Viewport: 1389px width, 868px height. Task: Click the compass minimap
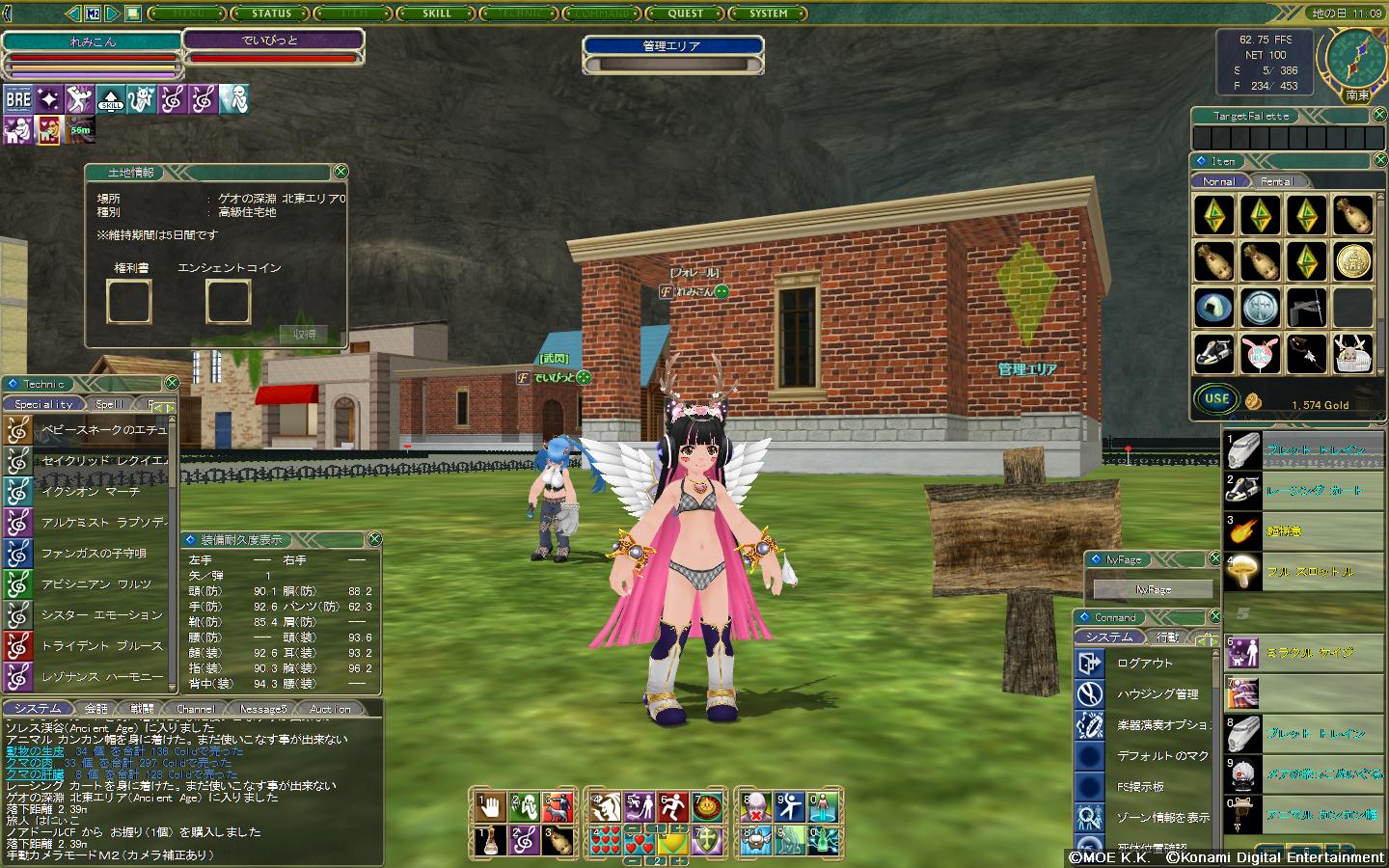pyautogui.click(x=1356, y=58)
